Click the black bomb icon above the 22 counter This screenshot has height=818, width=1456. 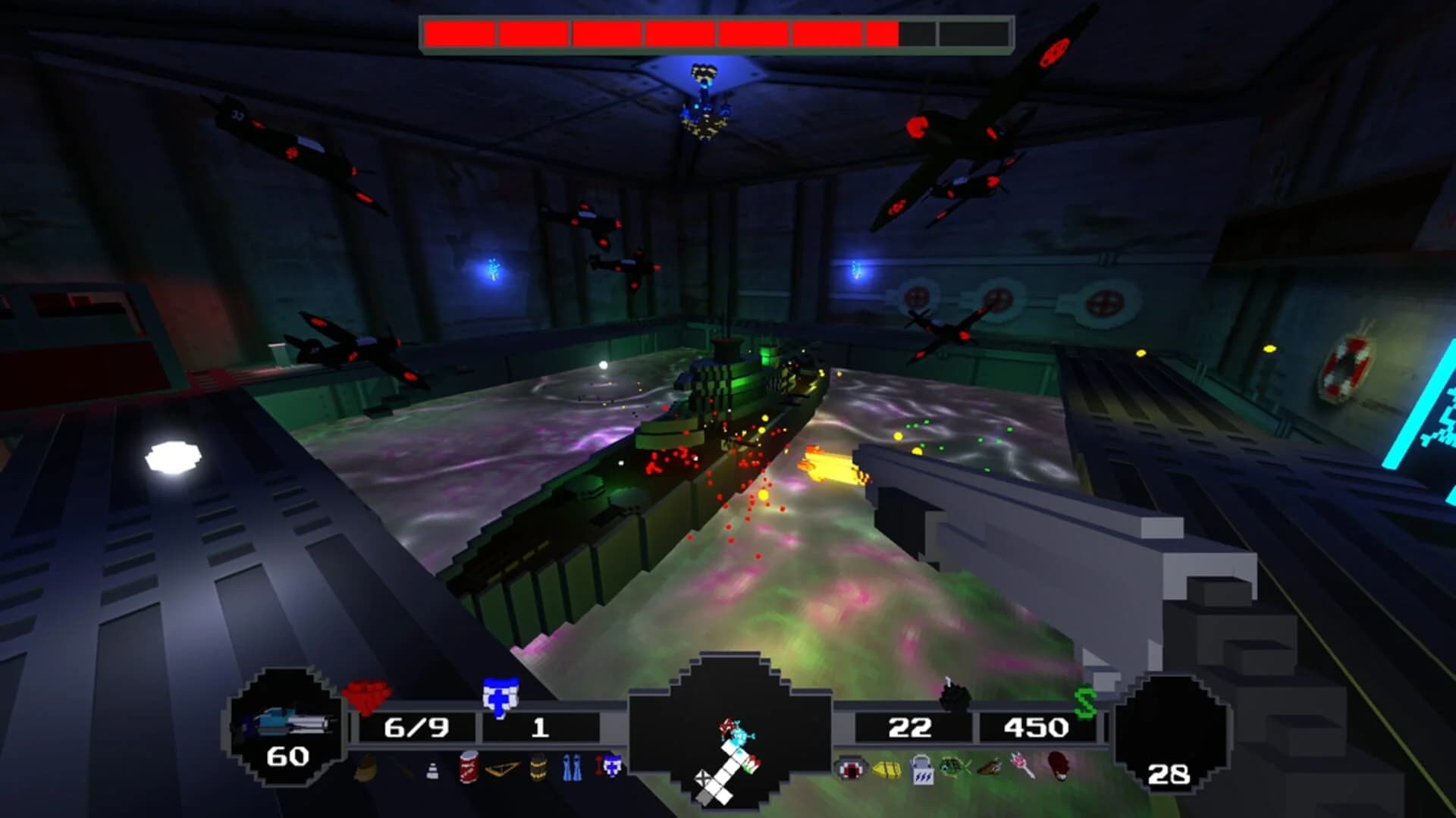click(x=955, y=697)
